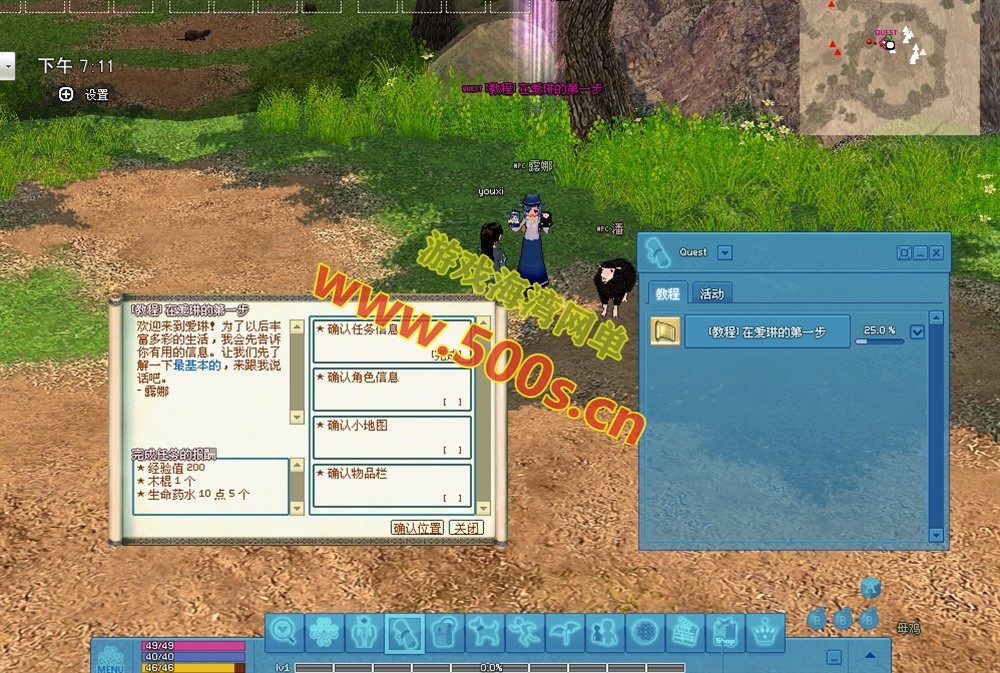Screen dimensions: 1000x673
Task: Expand the quest entry's down arrow
Action: (917, 332)
